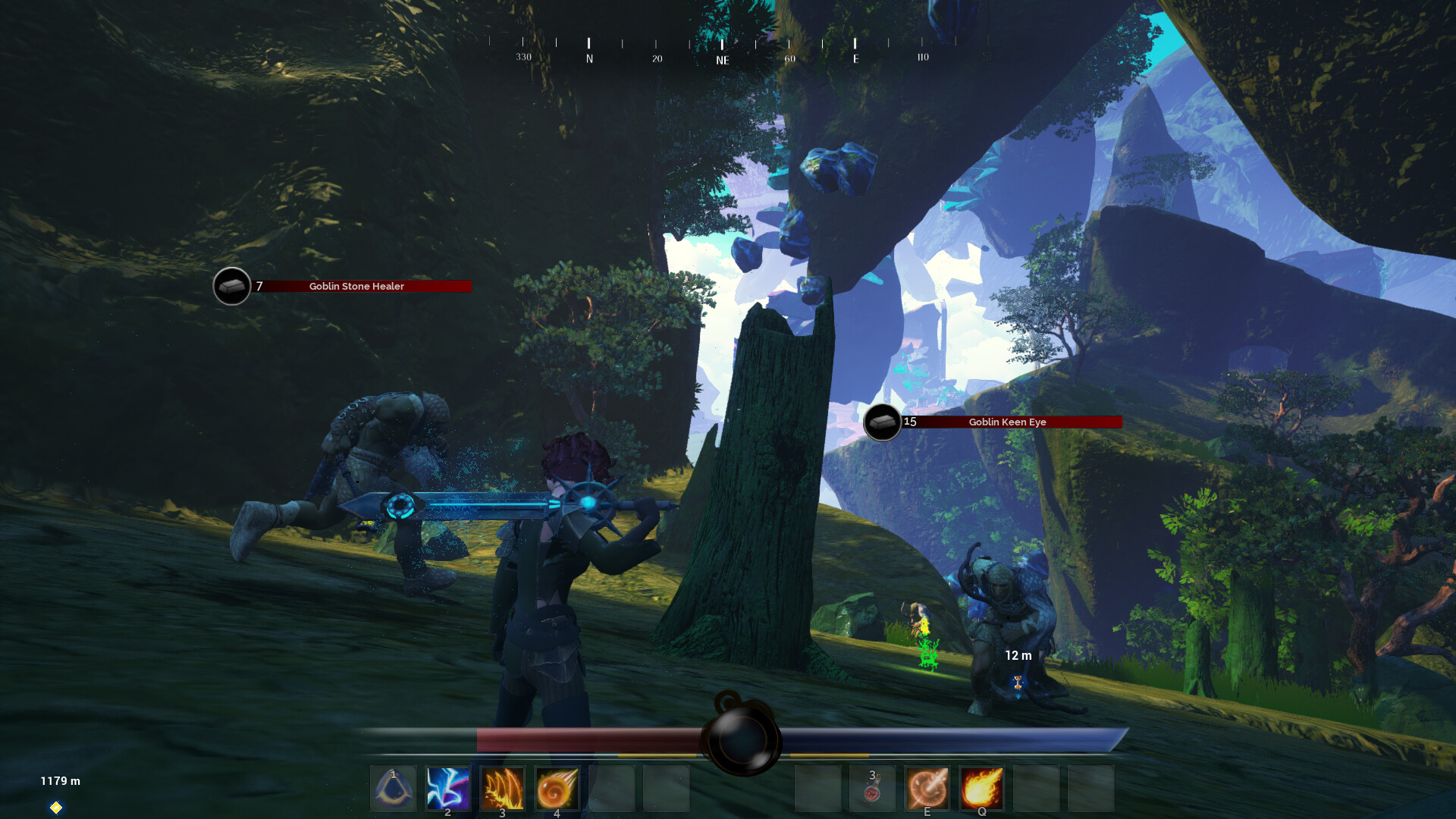Cast the blazing fireball ability (Q)

(981, 788)
